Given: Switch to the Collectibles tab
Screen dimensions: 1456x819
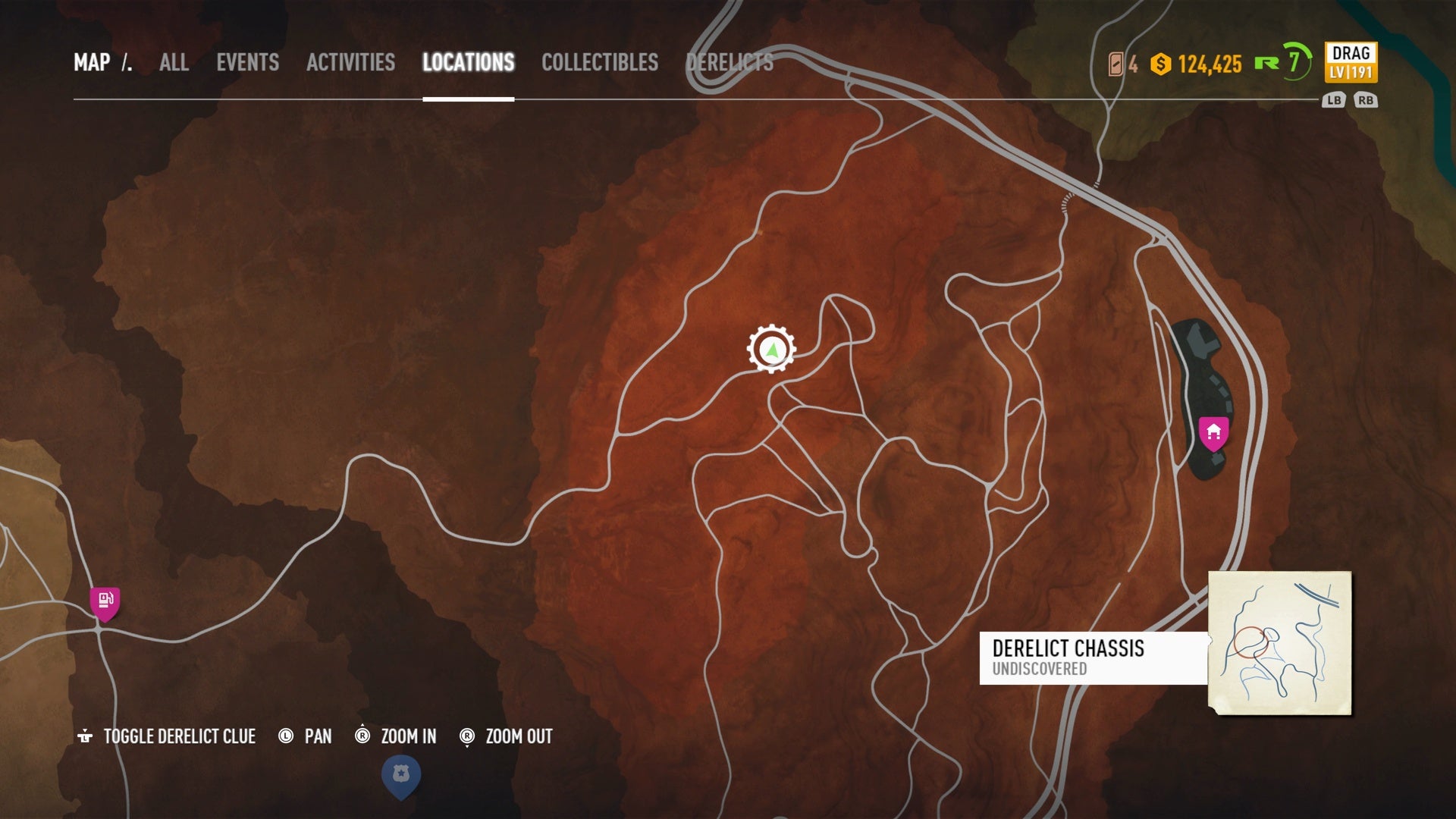Looking at the screenshot, I should (x=599, y=62).
